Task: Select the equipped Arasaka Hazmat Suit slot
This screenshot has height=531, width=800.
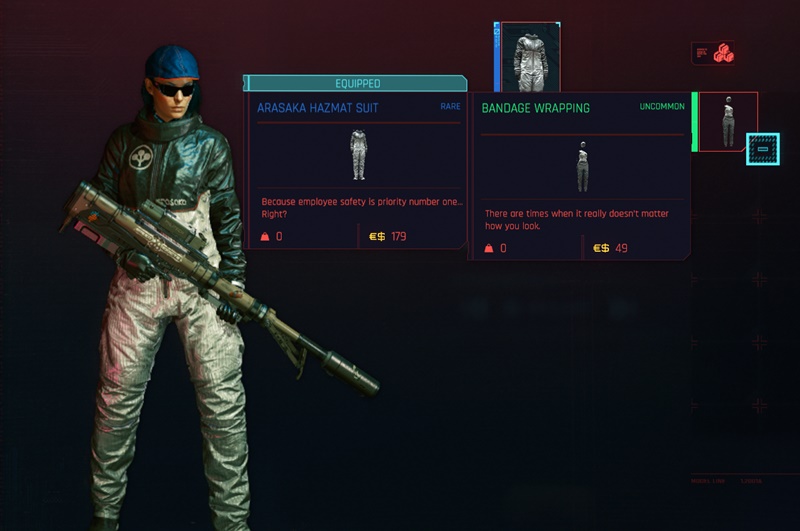Action: click(530, 57)
